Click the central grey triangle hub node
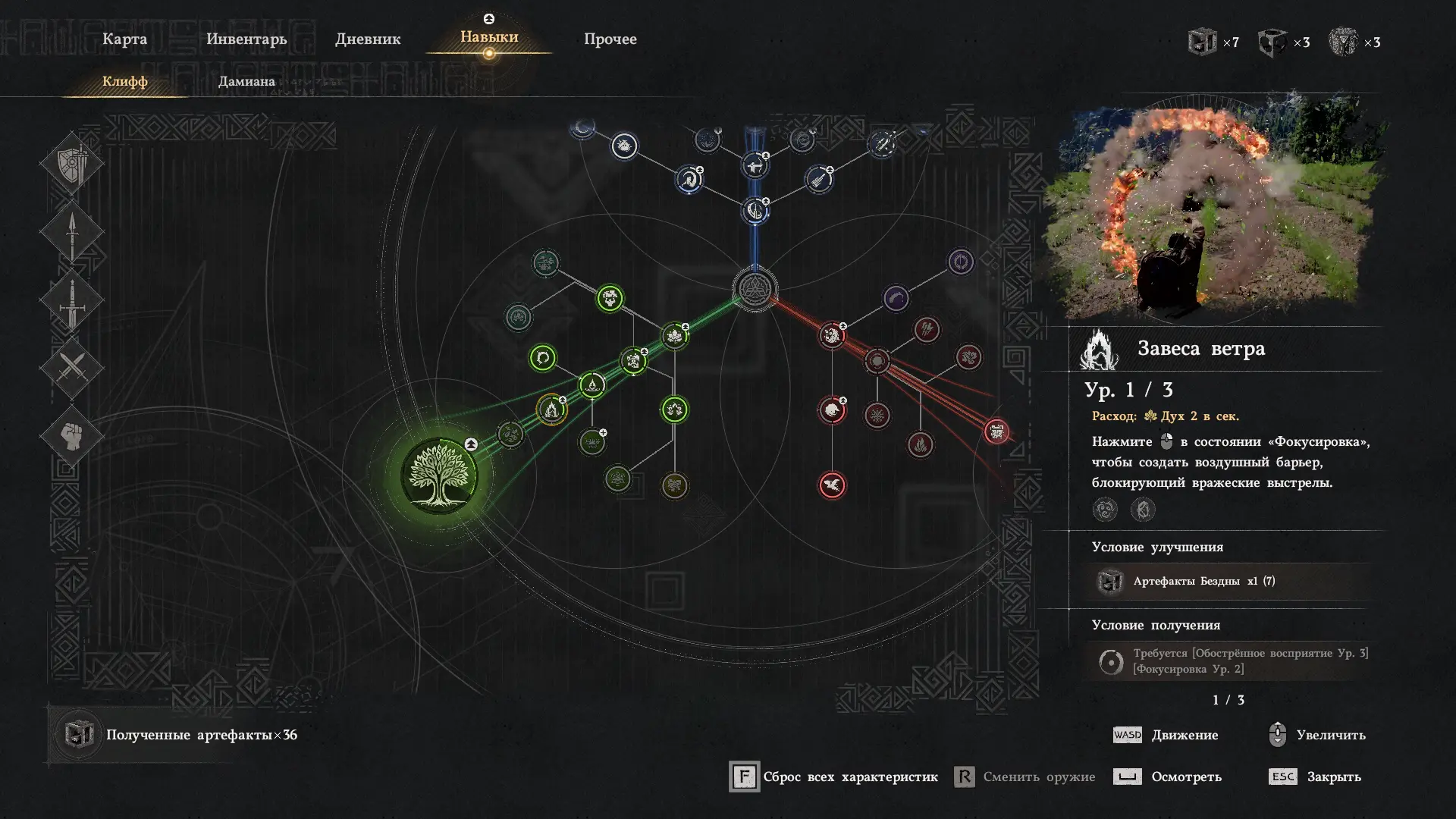 (x=755, y=289)
